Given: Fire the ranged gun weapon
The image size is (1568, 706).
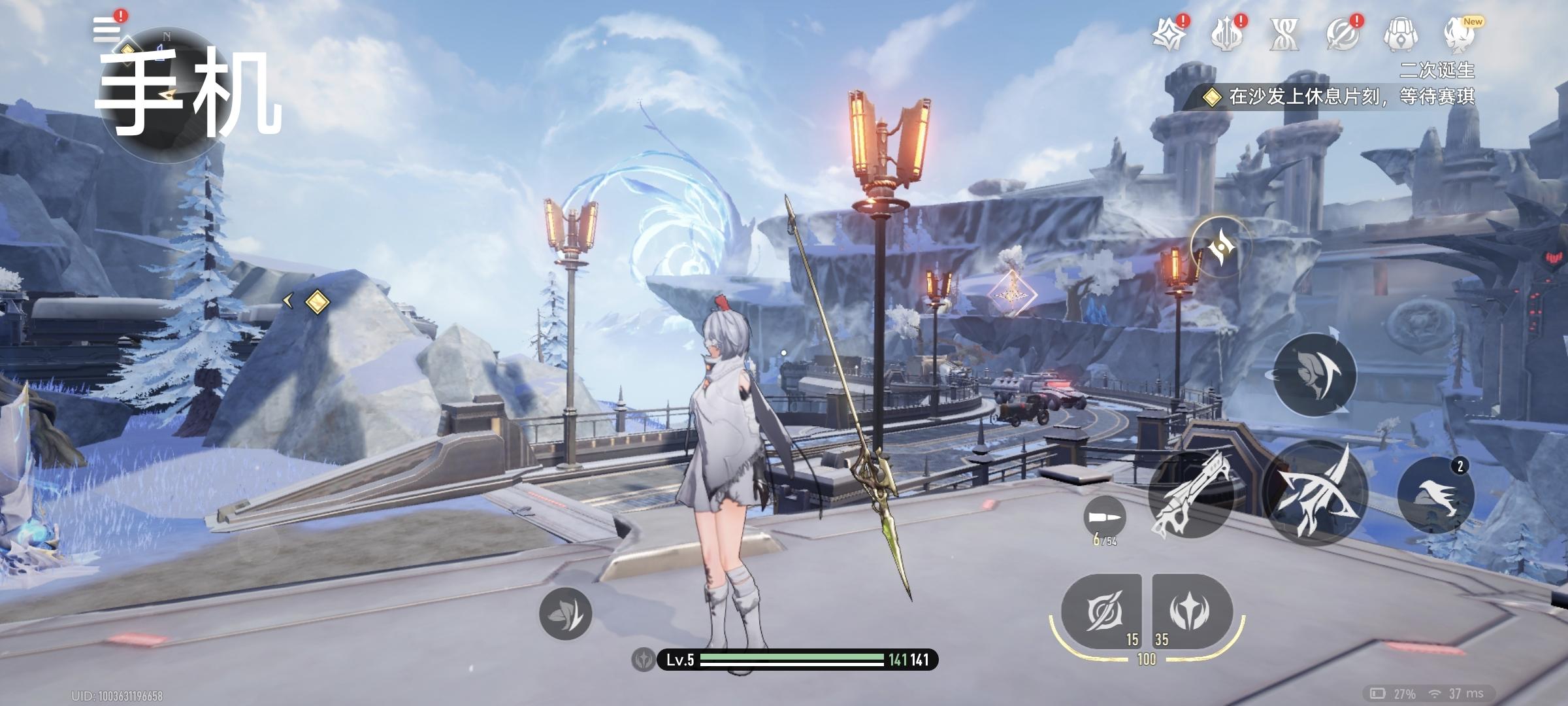Looking at the screenshot, I should pos(1190,495).
